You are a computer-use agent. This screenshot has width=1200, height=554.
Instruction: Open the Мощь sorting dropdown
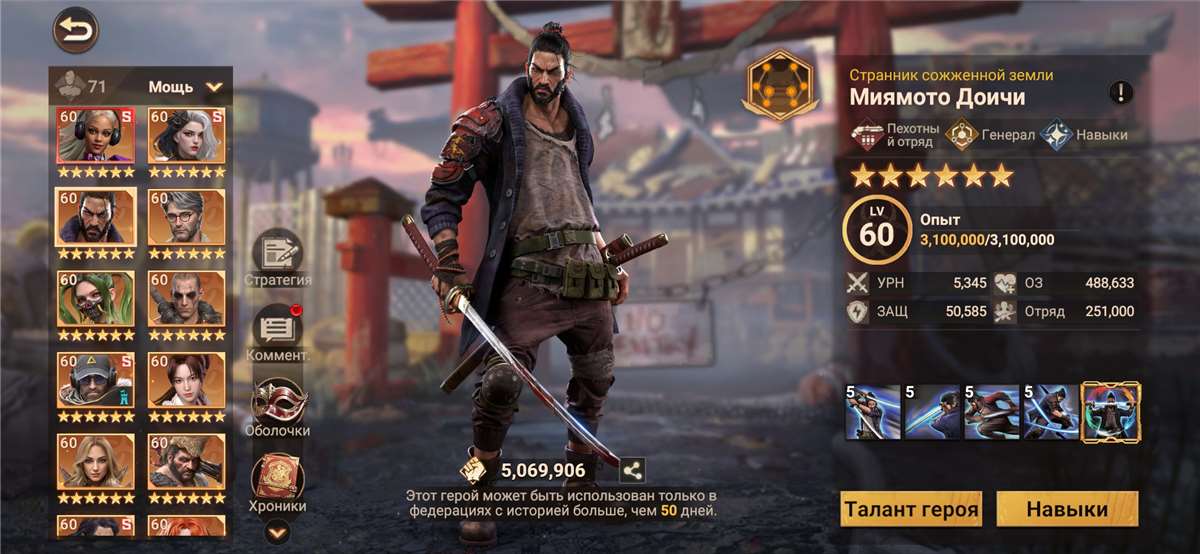pyautogui.click(x=186, y=87)
